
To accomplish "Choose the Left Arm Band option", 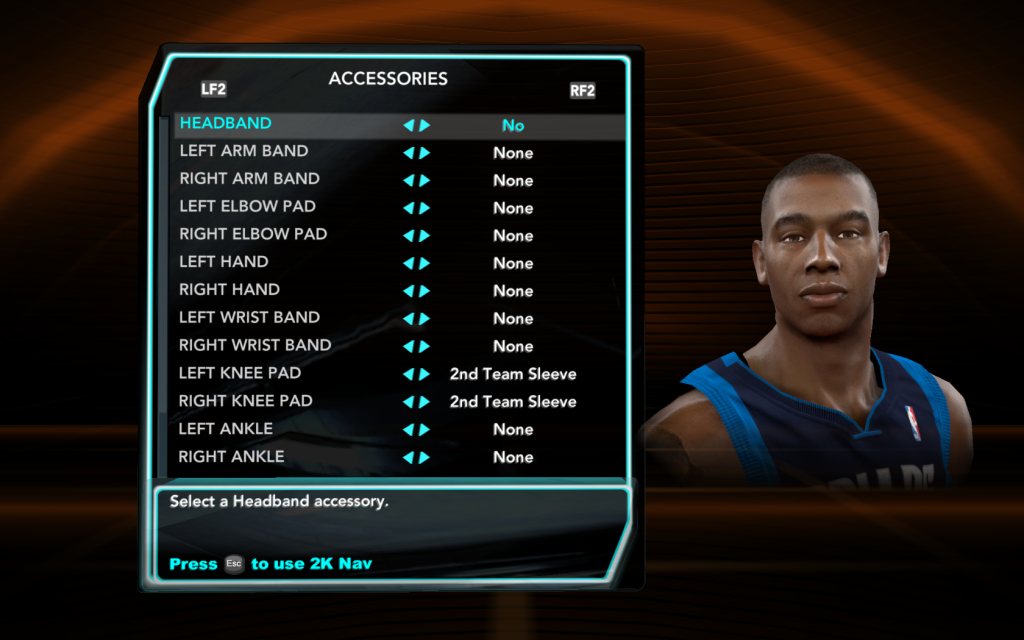I will [x=244, y=152].
